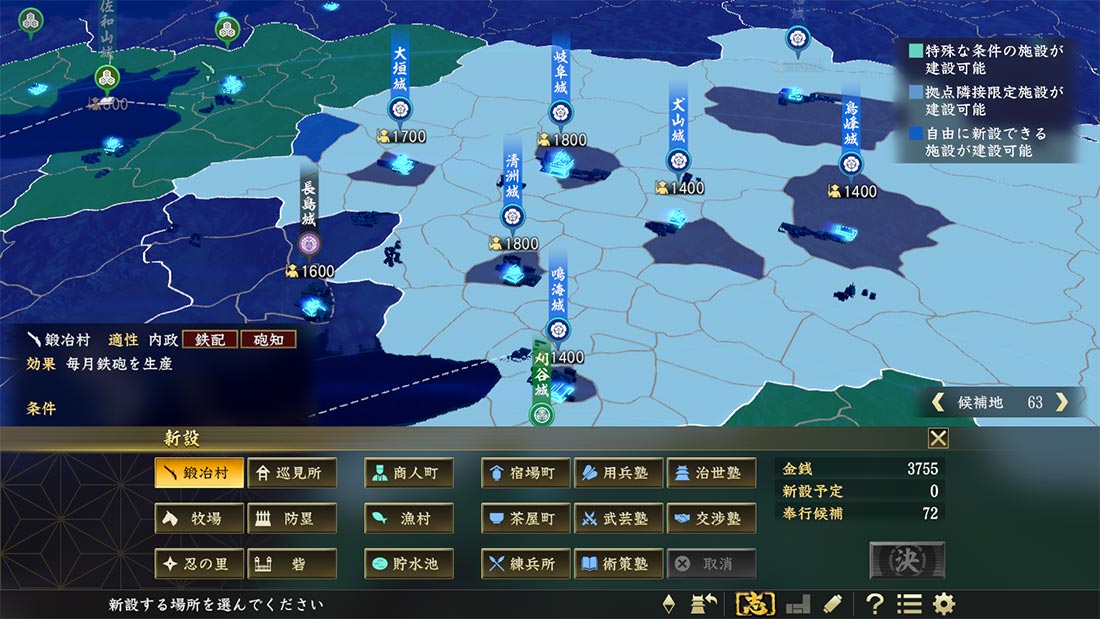The height and width of the screenshot is (619, 1100).
Task: Choose the 巡見所 facility
Action: [x=291, y=473]
